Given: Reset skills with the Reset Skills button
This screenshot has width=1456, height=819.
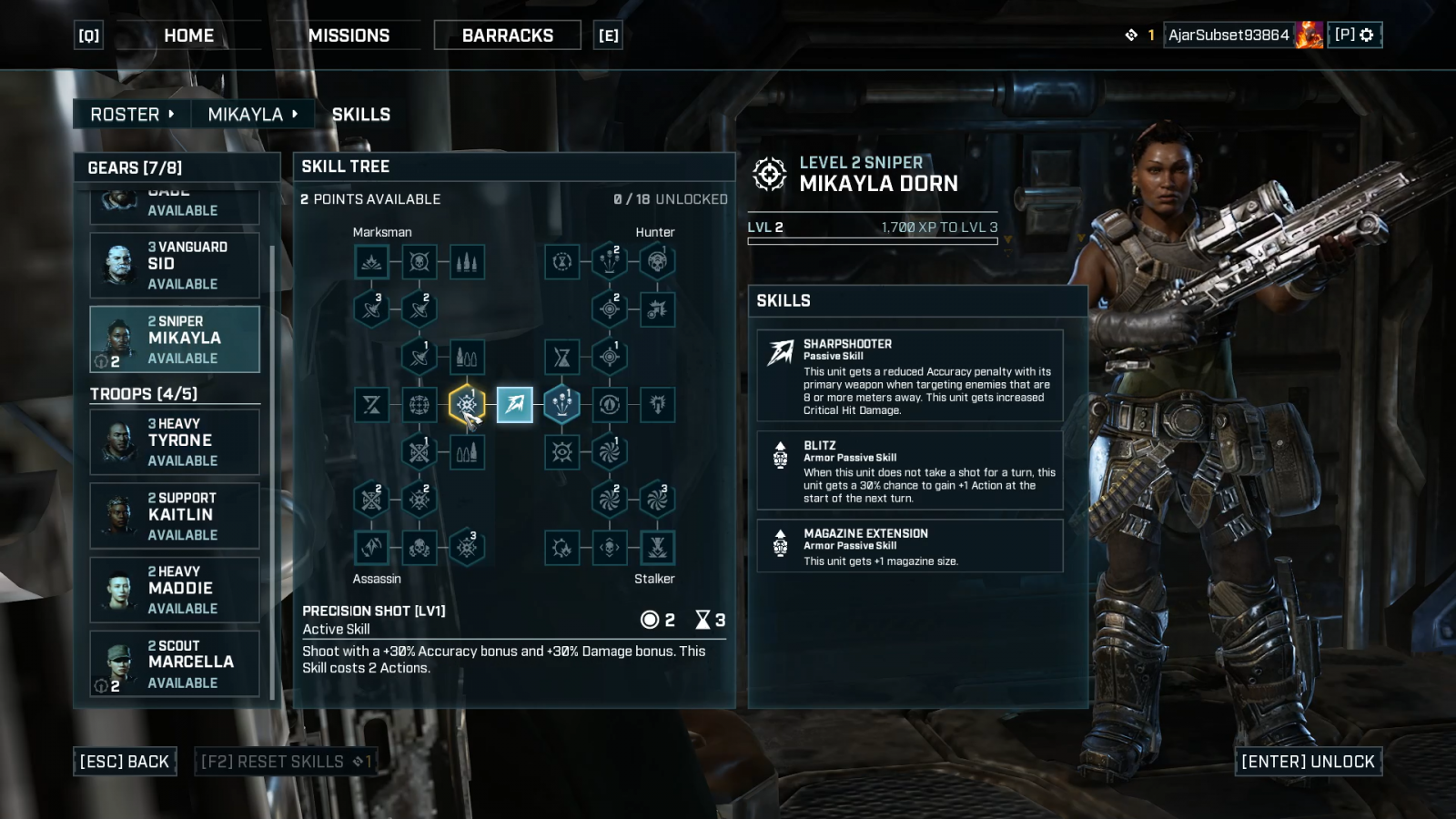Looking at the screenshot, I should [286, 762].
